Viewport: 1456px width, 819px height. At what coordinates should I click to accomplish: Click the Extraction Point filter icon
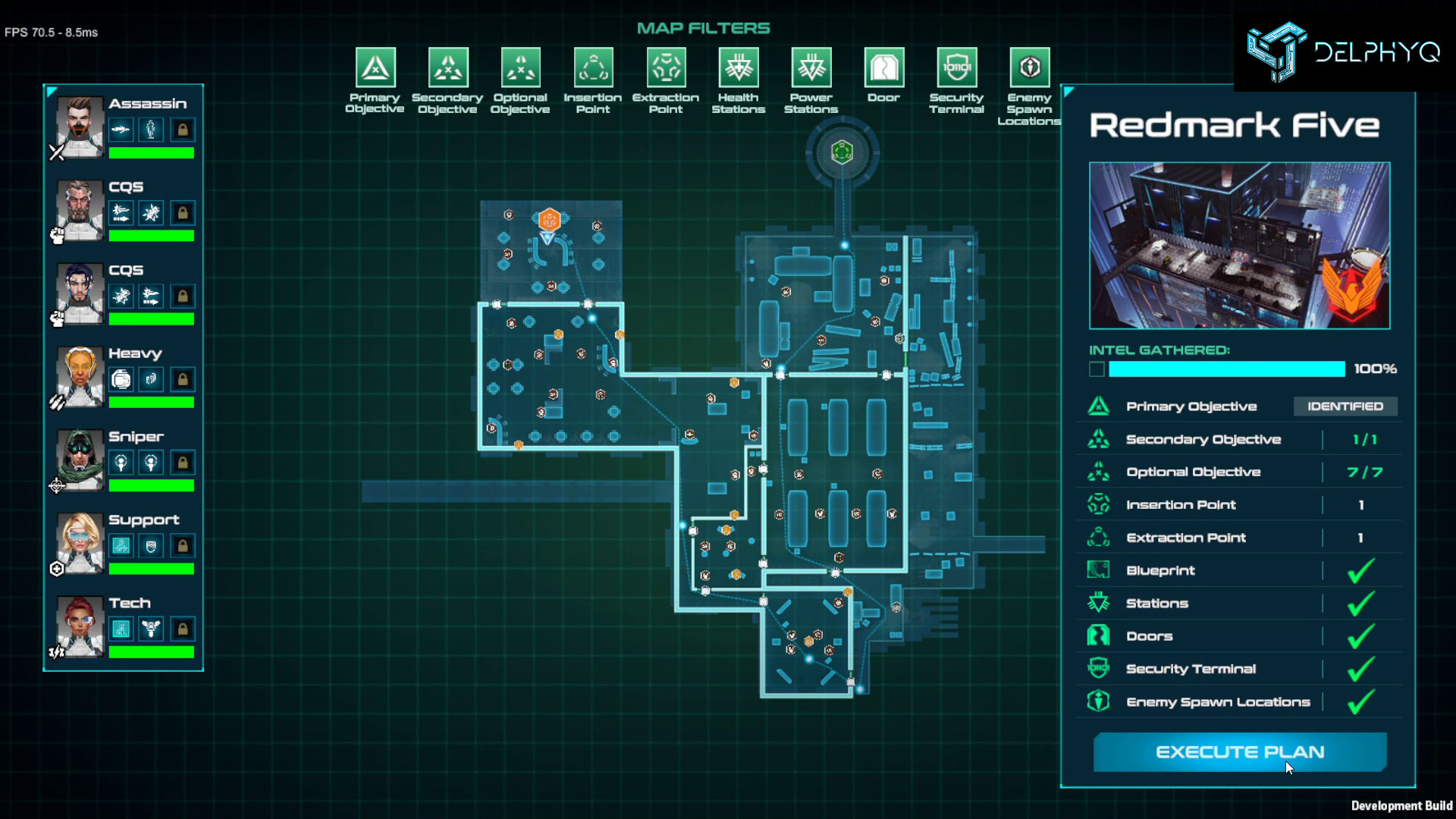tap(666, 67)
